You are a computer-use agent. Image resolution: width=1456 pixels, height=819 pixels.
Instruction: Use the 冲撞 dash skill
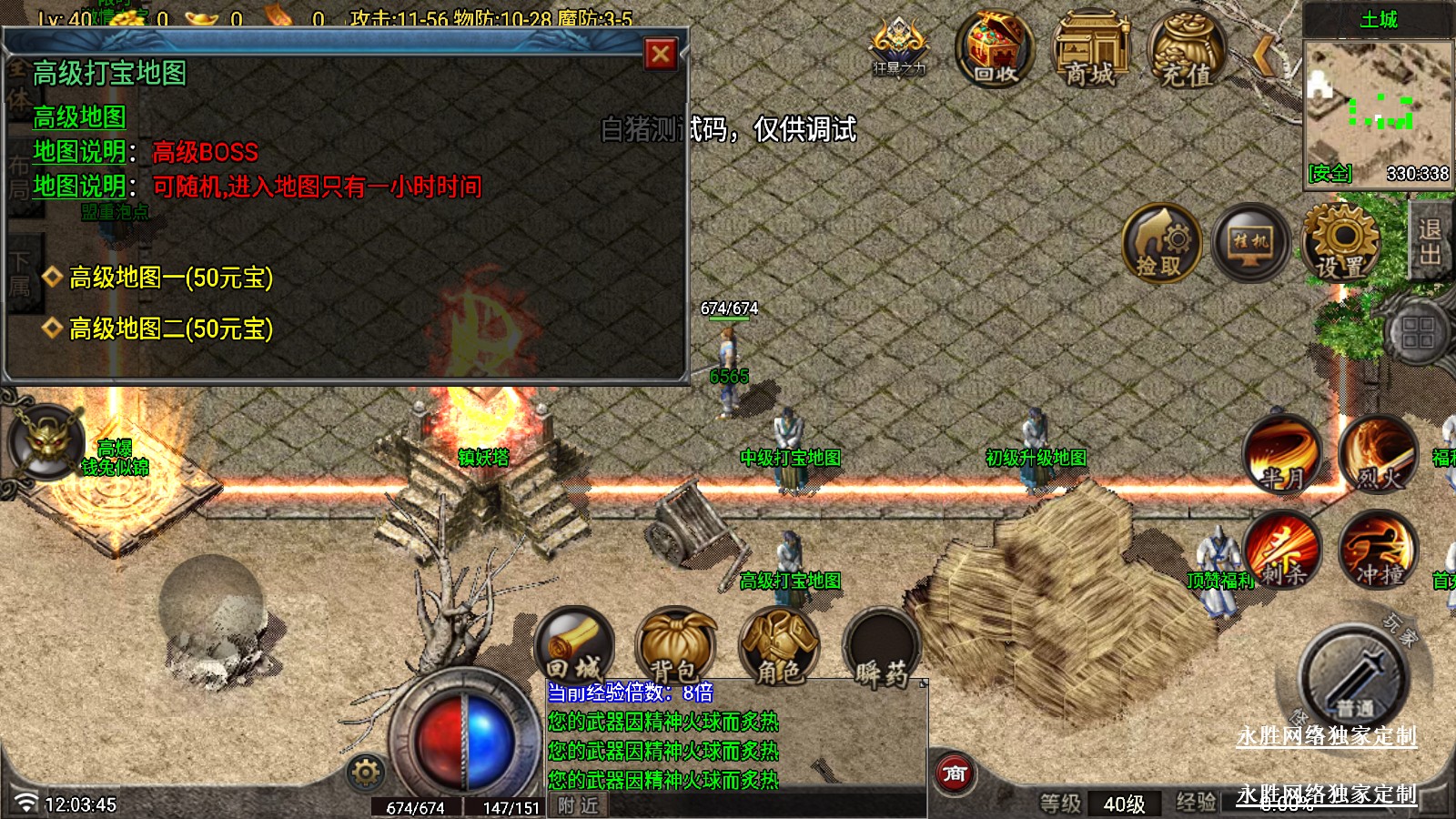1378,550
